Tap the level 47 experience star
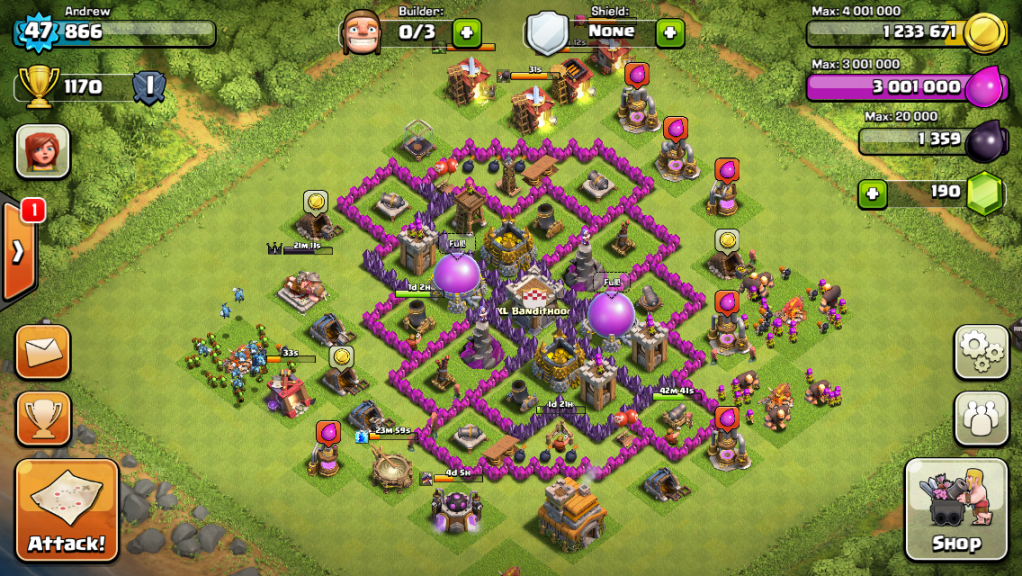The width and height of the screenshot is (1022, 576). [37, 31]
